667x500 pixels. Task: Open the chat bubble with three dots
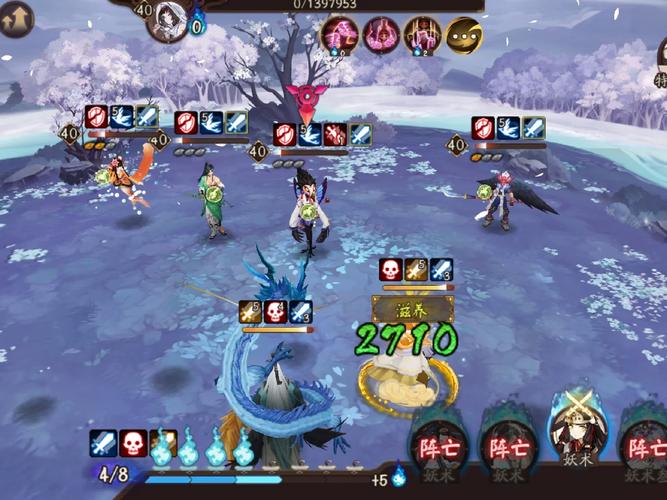point(463,36)
